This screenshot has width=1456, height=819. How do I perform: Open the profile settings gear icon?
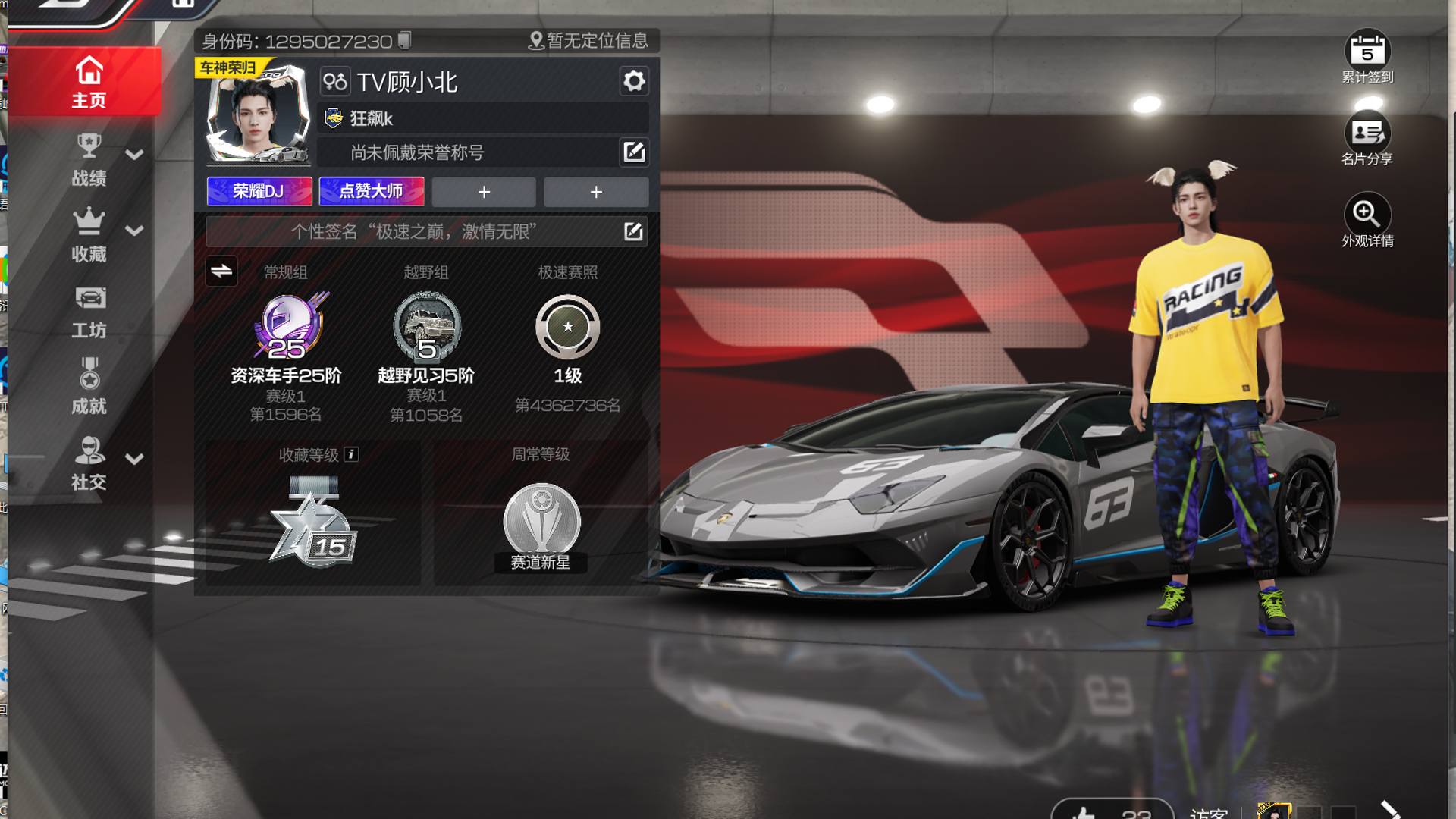point(634,81)
